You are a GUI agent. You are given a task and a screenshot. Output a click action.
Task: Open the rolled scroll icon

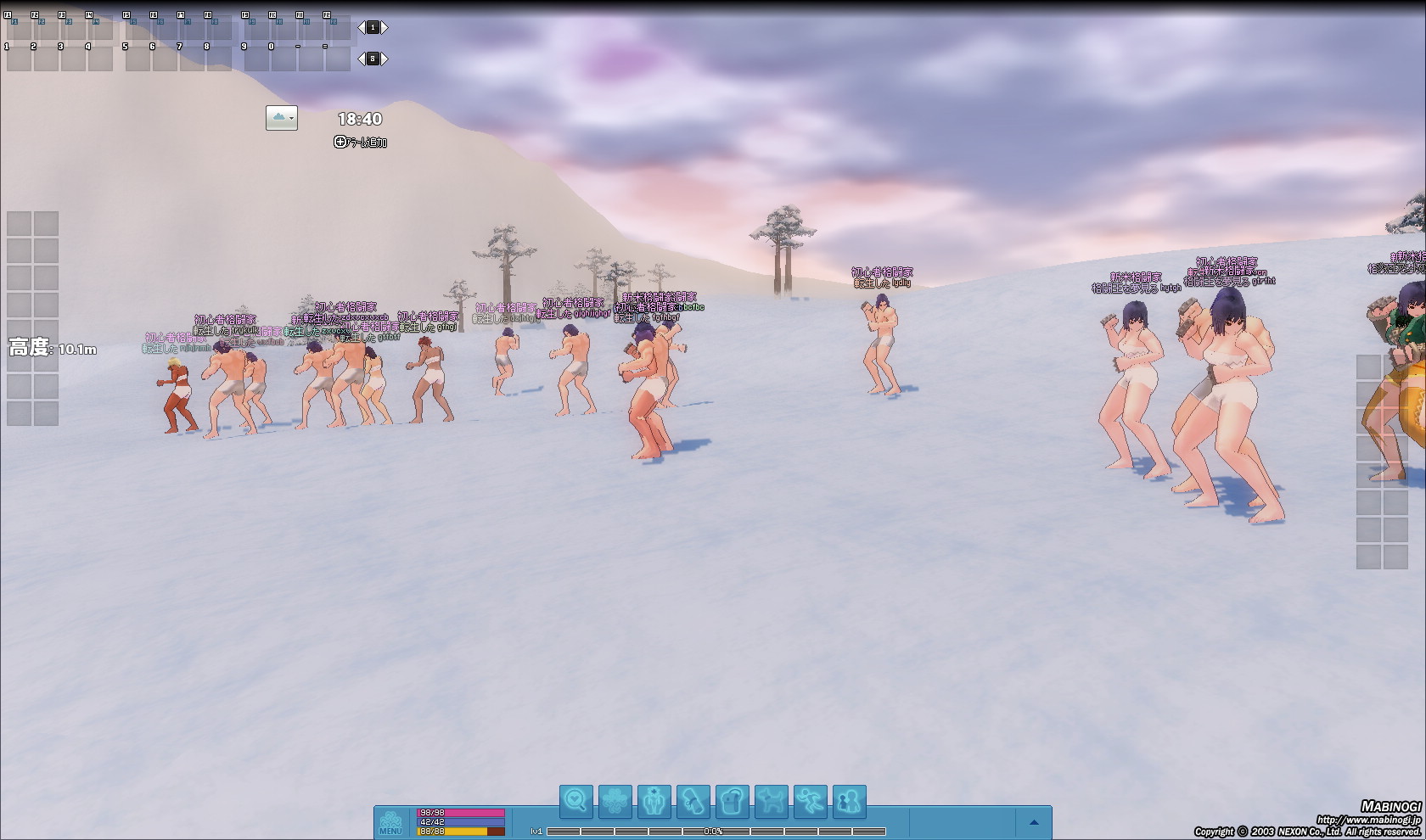[693, 801]
